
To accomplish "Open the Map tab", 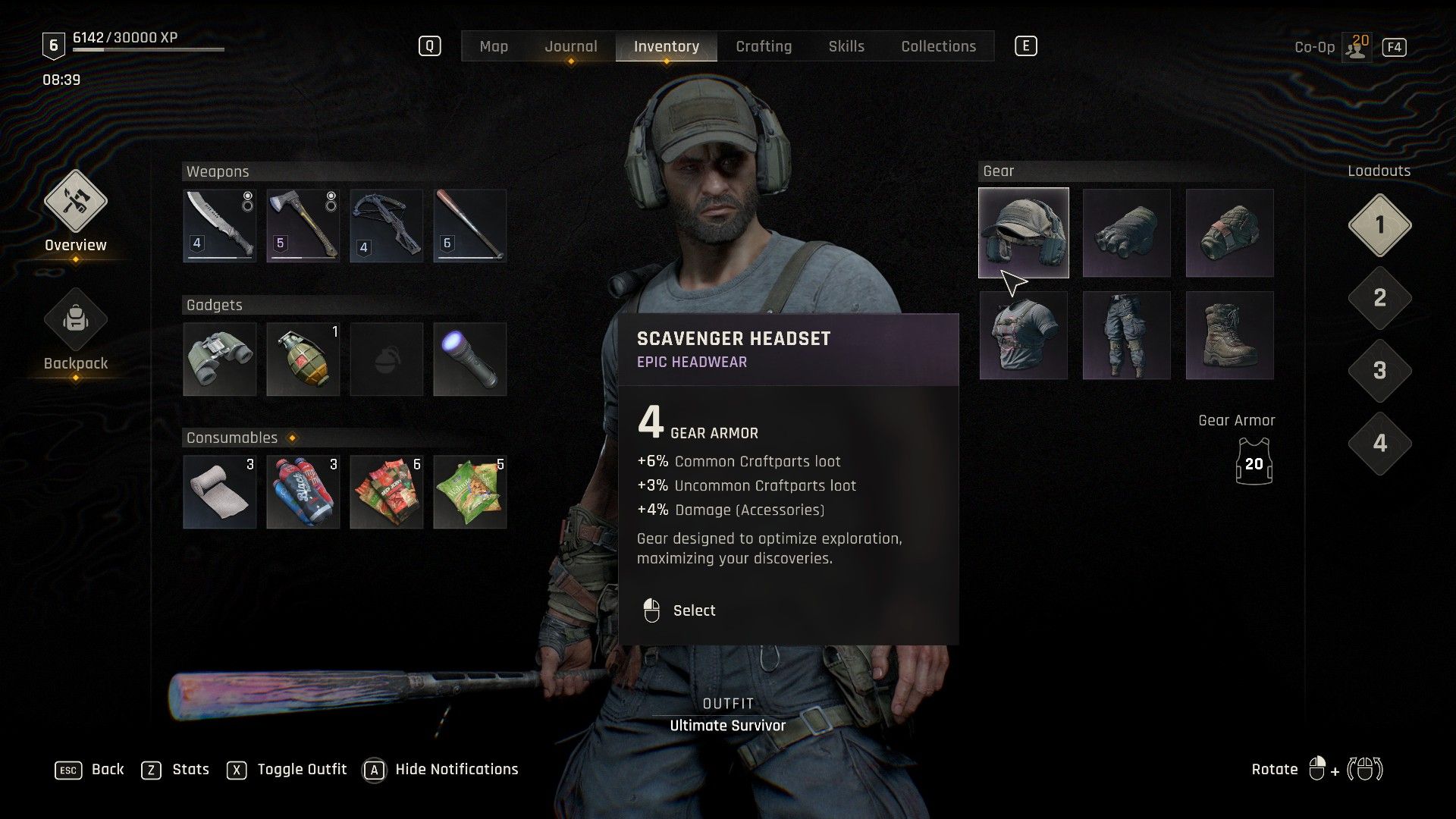I will 494,46.
